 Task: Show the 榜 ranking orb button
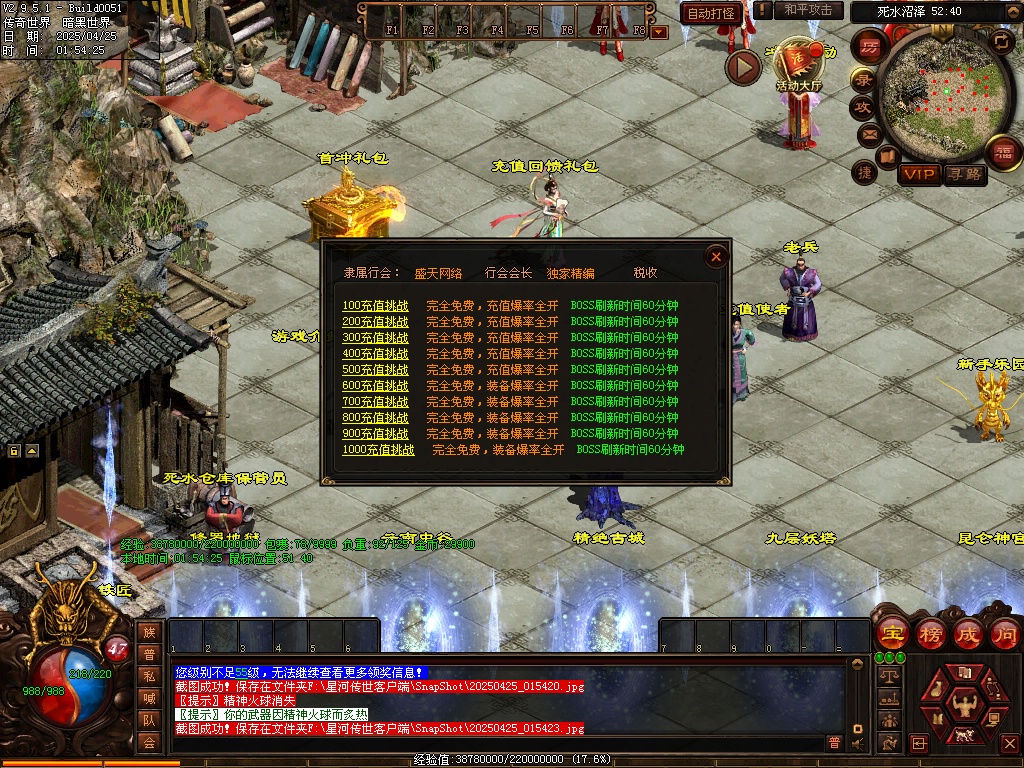click(x=930, y=634)
